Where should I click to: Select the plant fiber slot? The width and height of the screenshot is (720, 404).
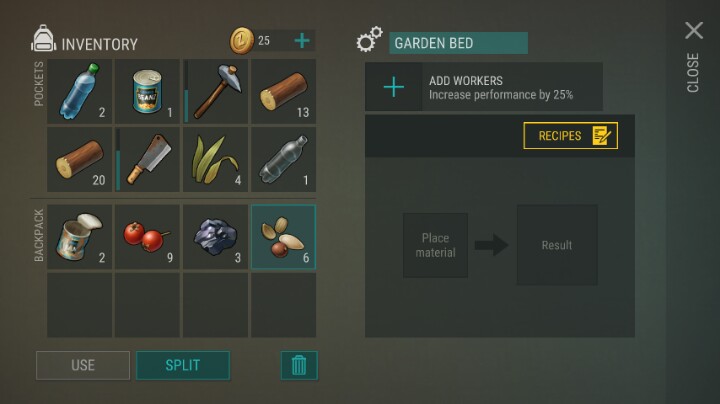pyautogui.click(x=215, y=159)
